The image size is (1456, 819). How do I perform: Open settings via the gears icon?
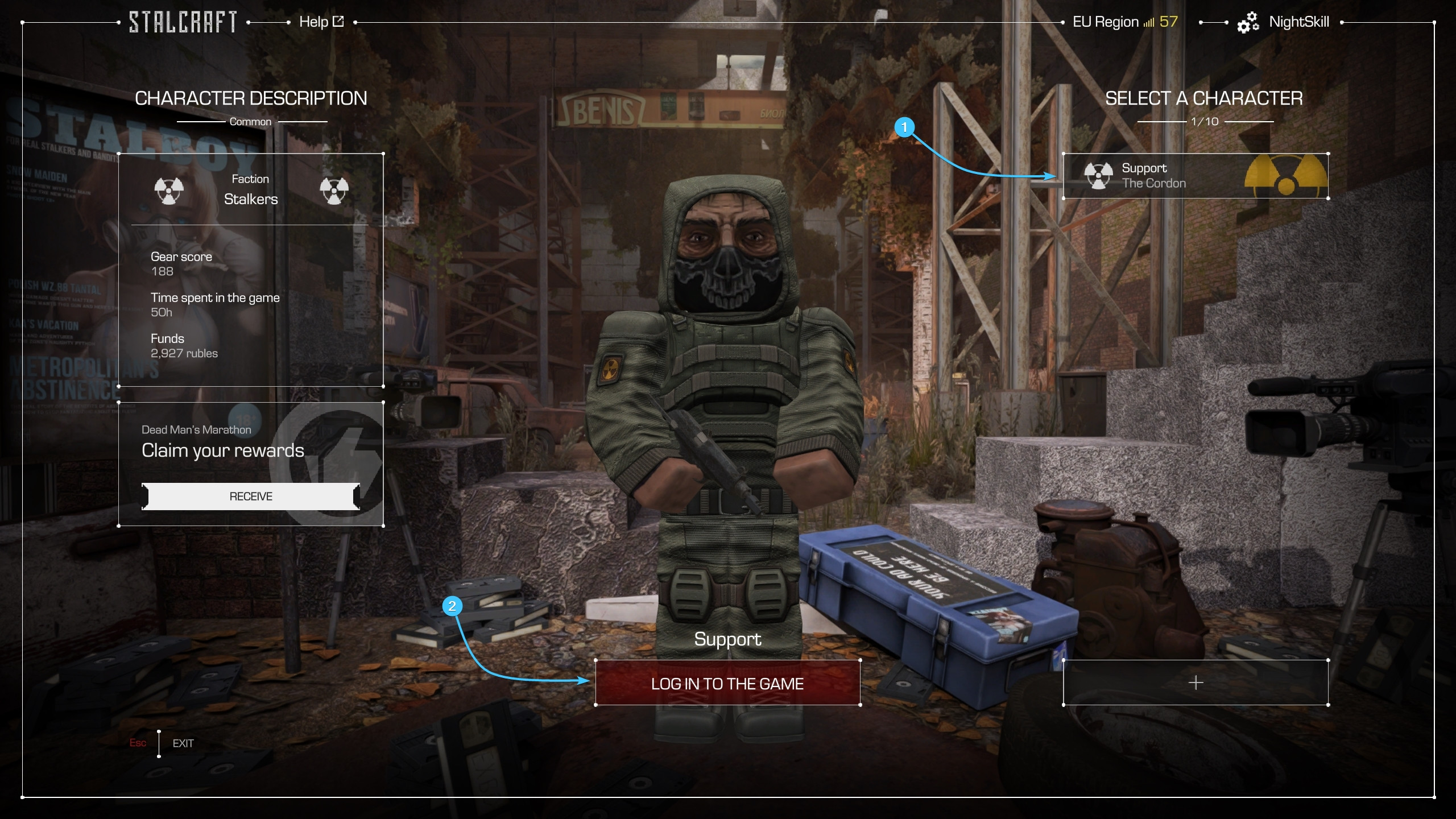pos(1247,23)
